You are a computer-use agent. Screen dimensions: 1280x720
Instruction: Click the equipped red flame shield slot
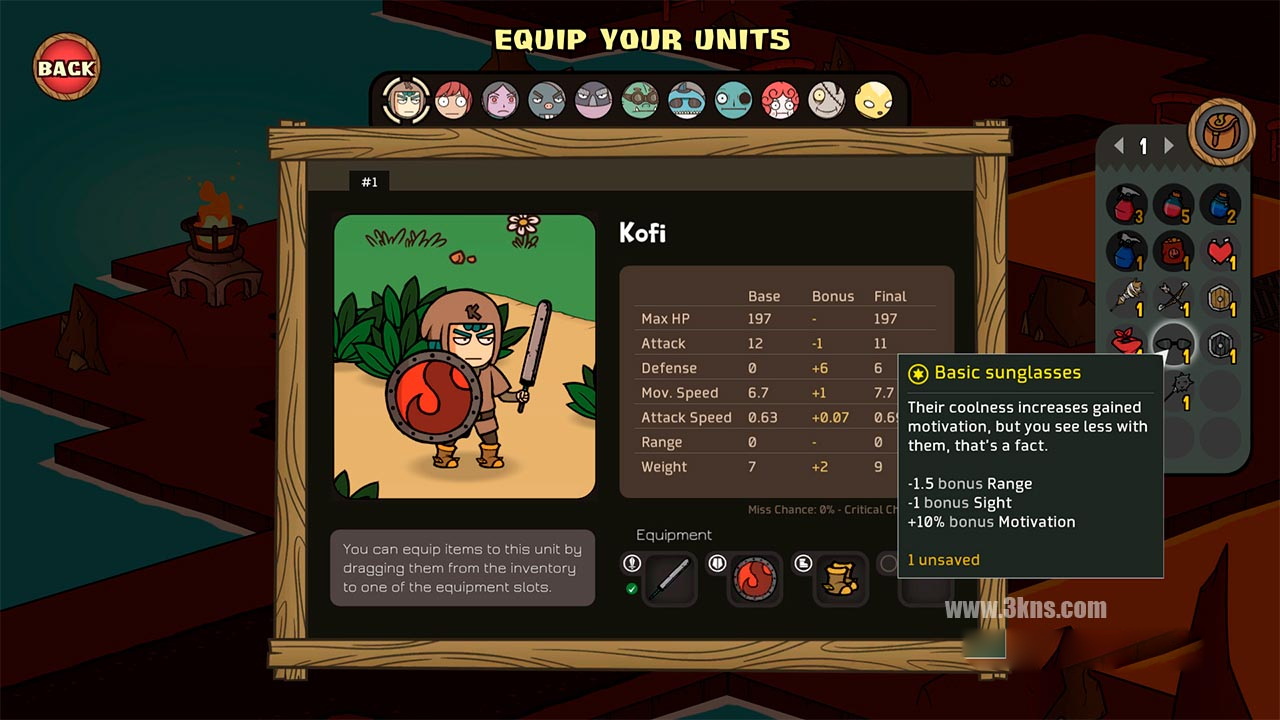[x=754, y=580]
